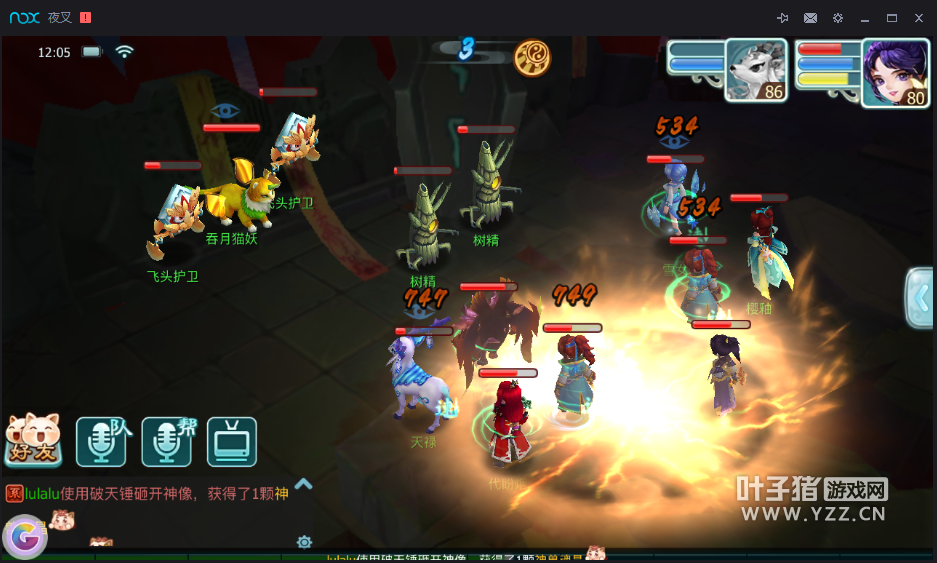Expand the chat log with the up arrow
This screenshot has height=563, width=937.
pyautogui.click(x=304, y=484)
